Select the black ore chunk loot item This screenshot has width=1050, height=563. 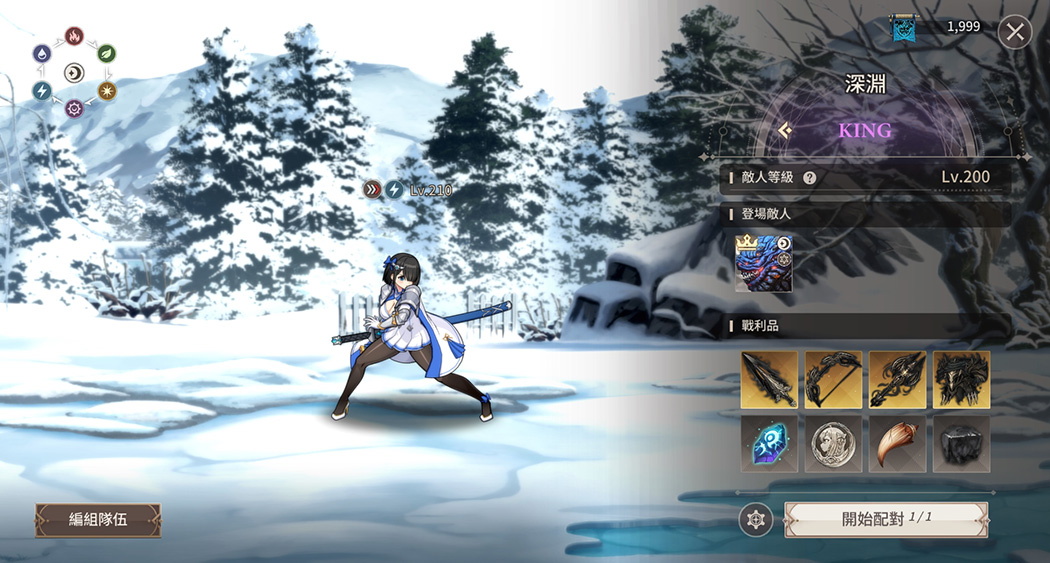(961, 444)
